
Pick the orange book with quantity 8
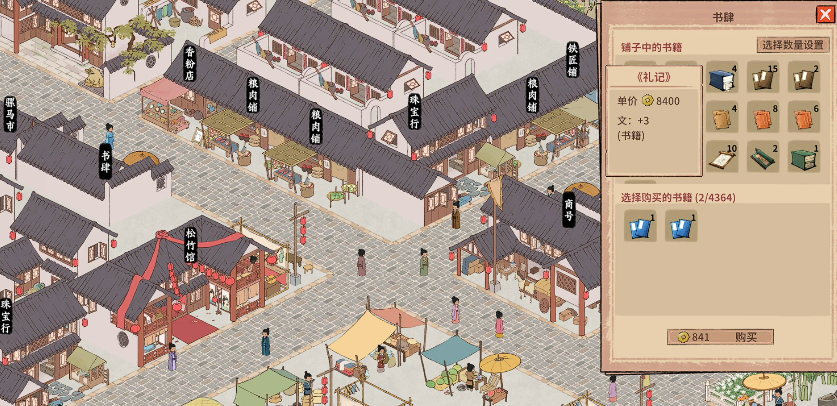click(x=763, y=117)
